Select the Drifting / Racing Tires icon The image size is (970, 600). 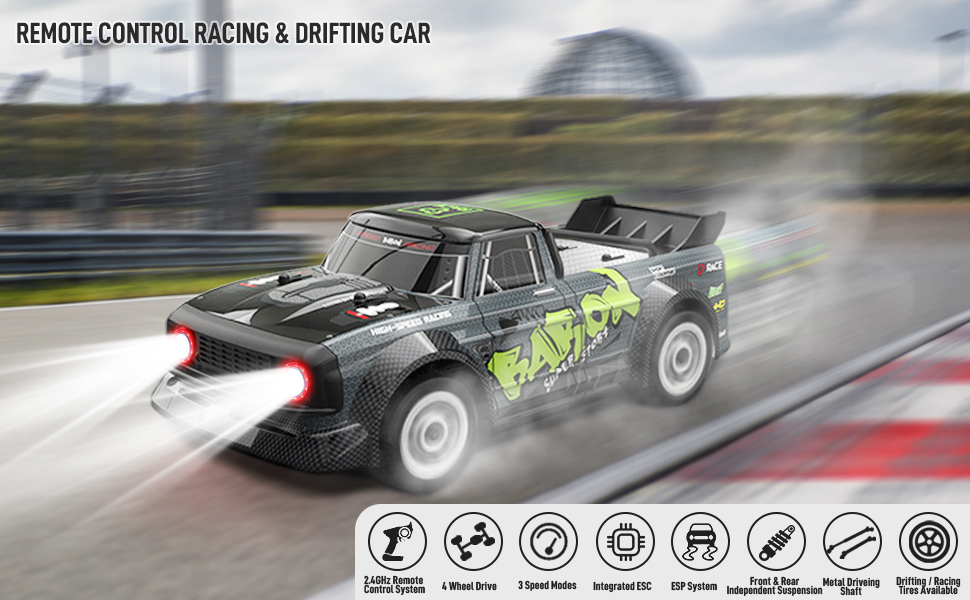928,541
